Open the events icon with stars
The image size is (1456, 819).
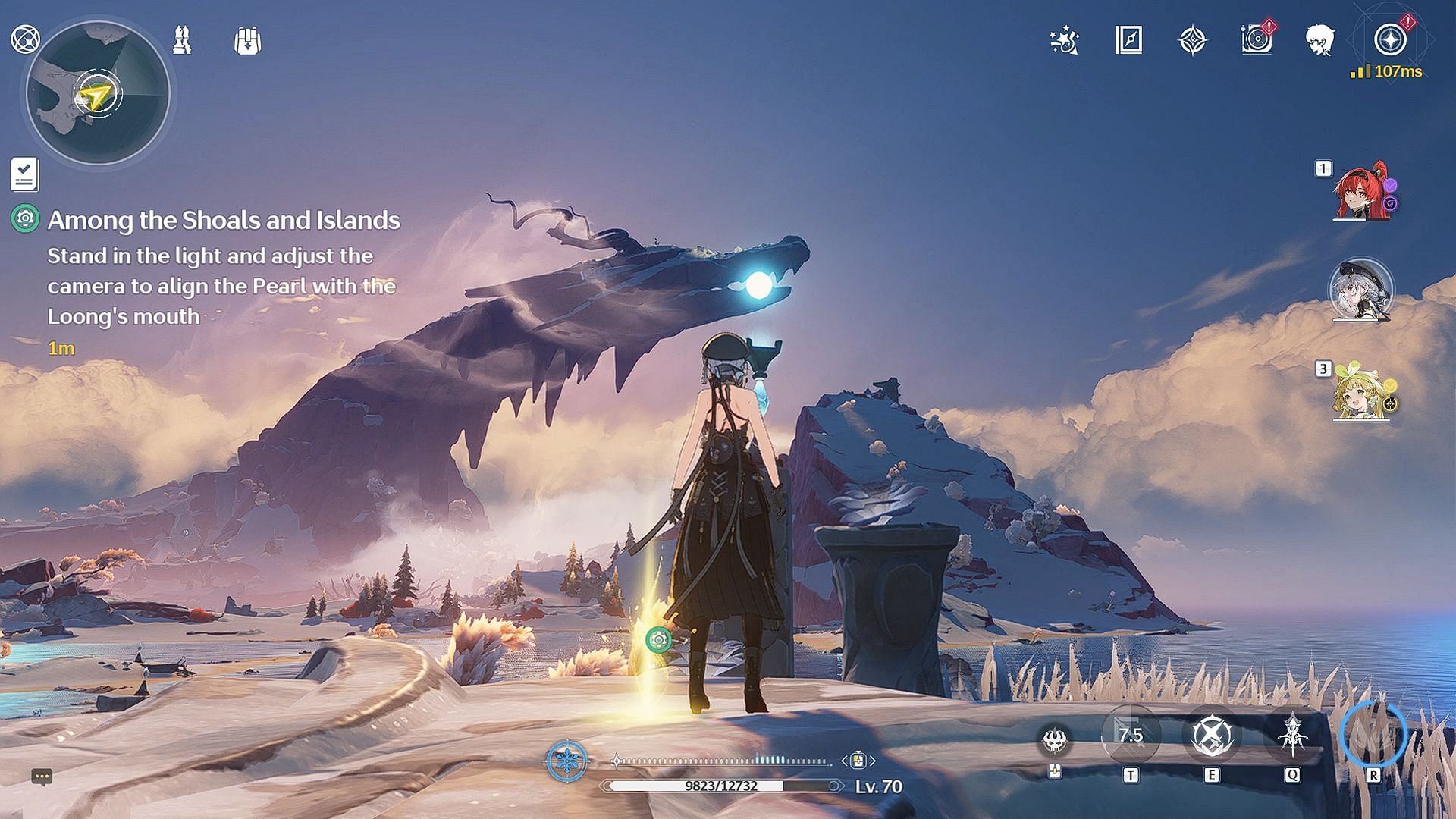1064,40
